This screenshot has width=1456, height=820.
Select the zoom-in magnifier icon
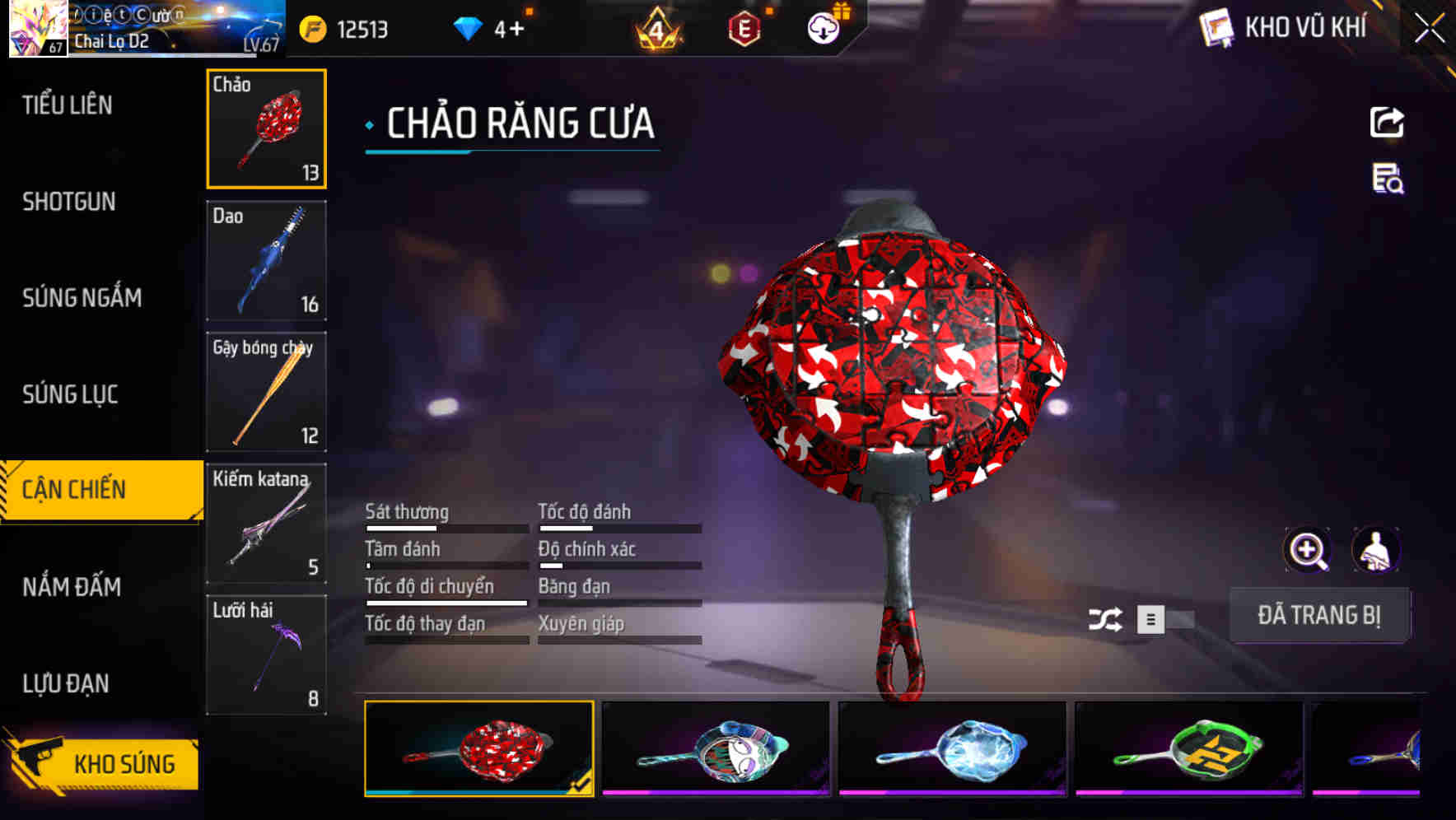1306,550
